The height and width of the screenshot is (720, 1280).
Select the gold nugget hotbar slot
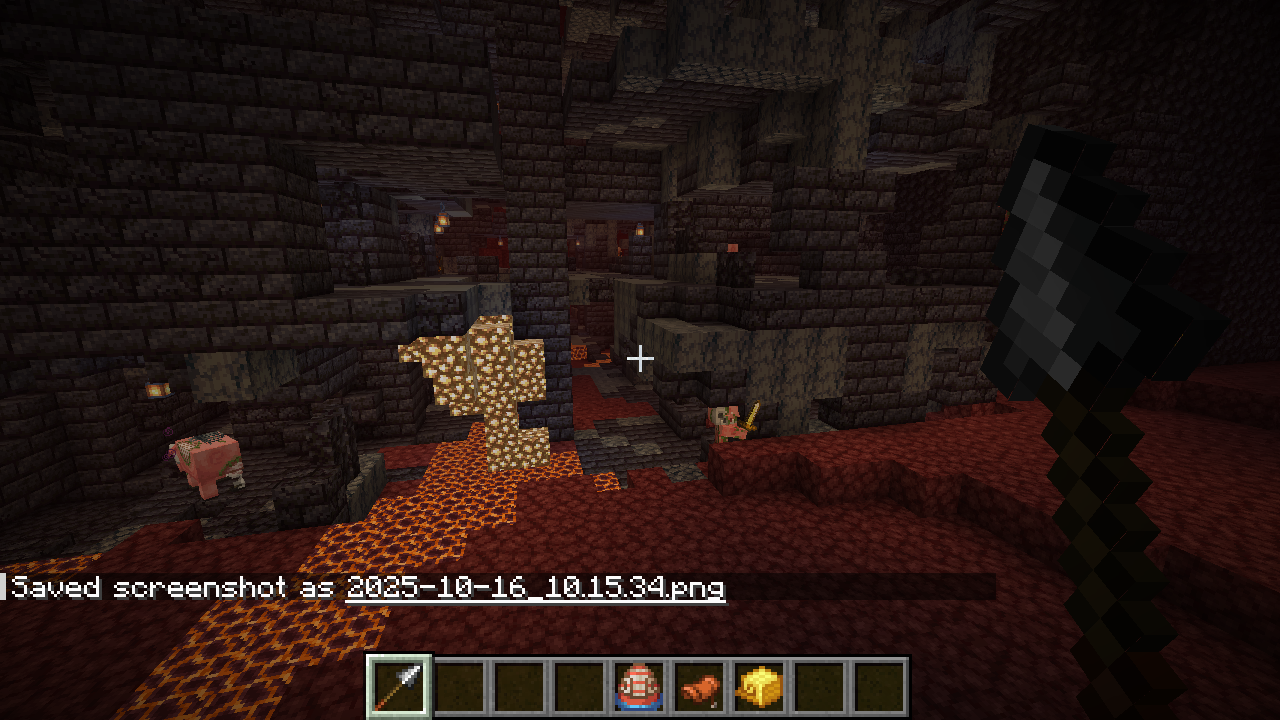click(x=757, y=687)
